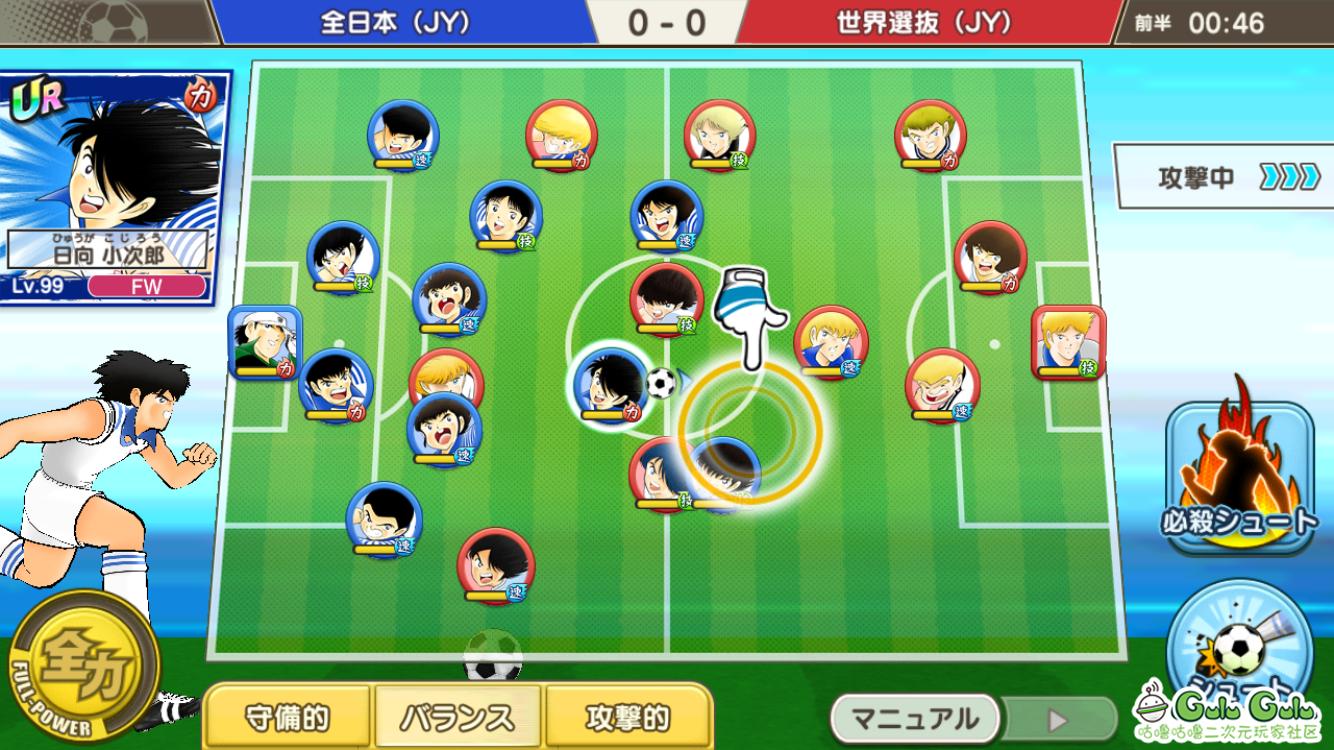Toggle the マニュアル manual control switch

pyautogui.click(x=972, y=718)
